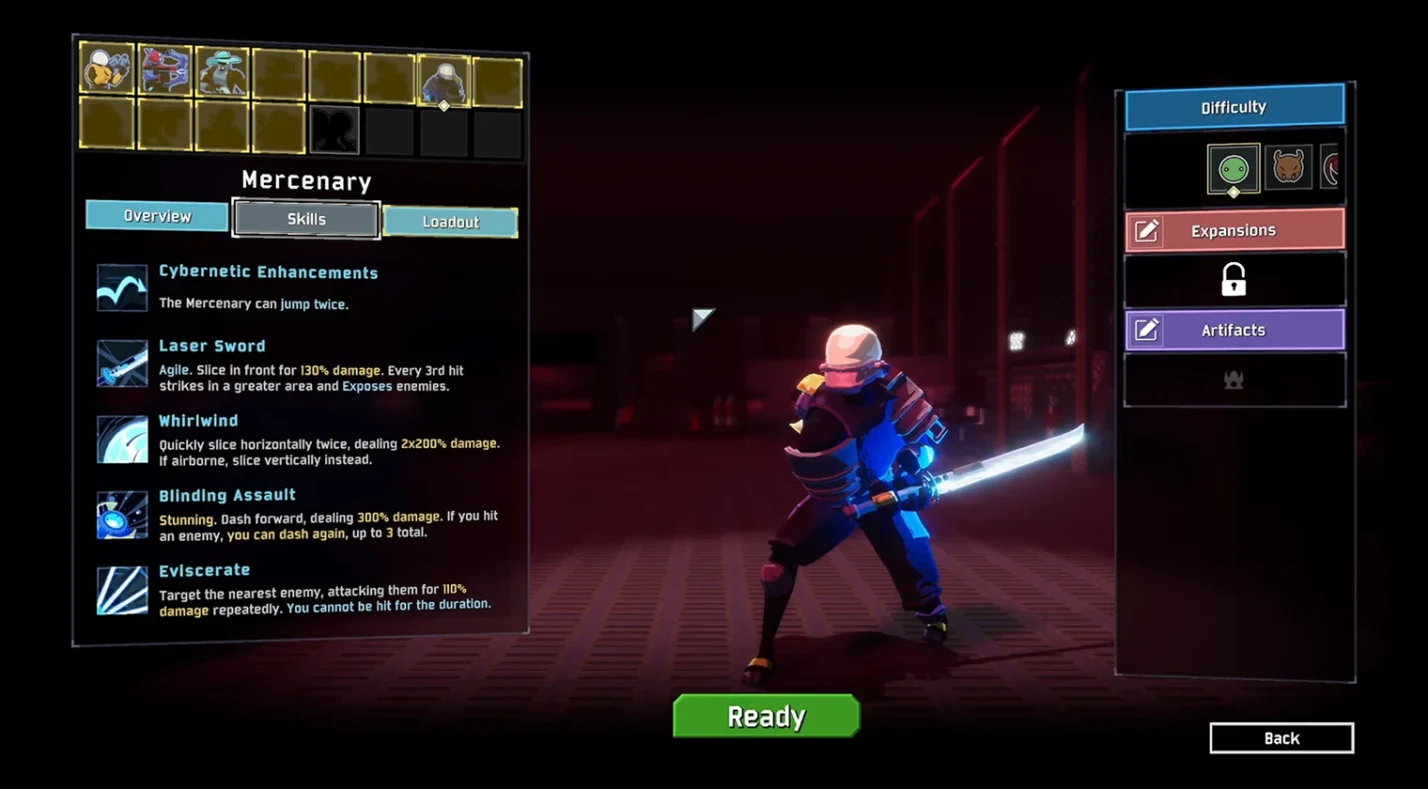Select the highlighted Mercenary portrait

click(x=443, y=80)
